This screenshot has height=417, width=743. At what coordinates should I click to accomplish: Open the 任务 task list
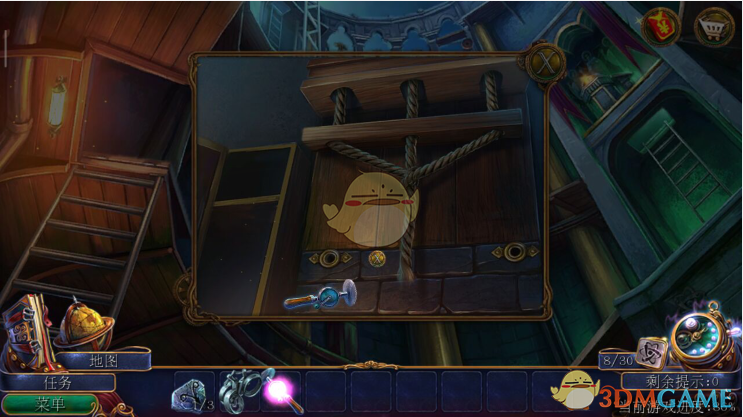56,381
